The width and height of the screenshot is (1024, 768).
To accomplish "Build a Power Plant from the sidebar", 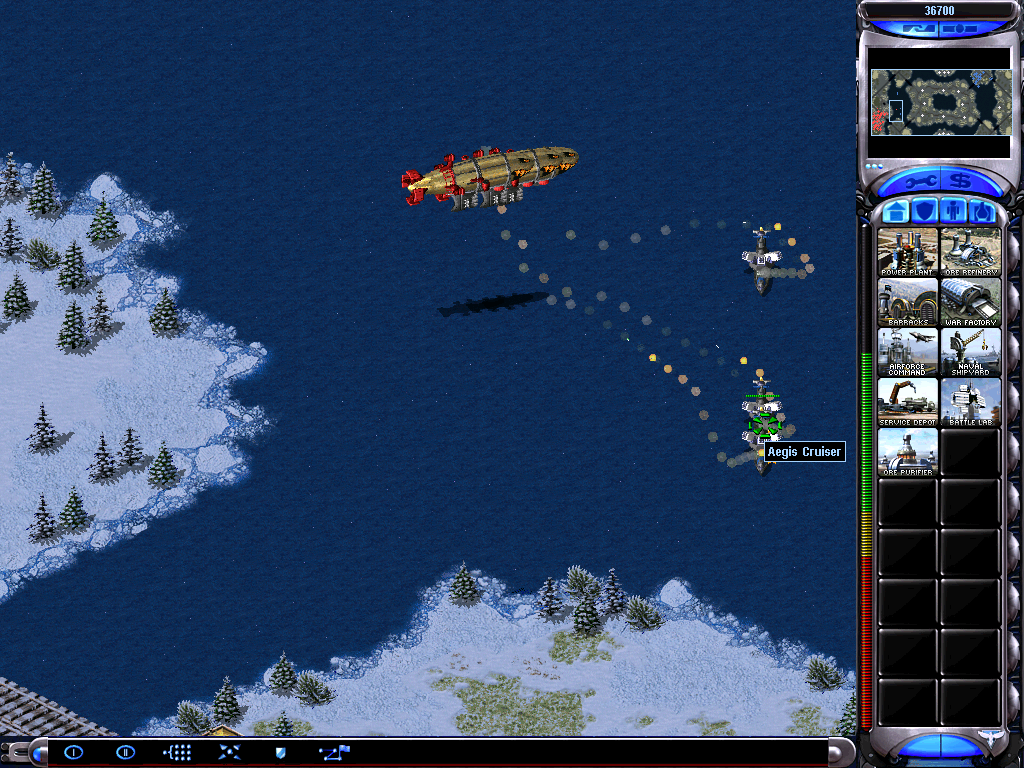I will [908, 251].
